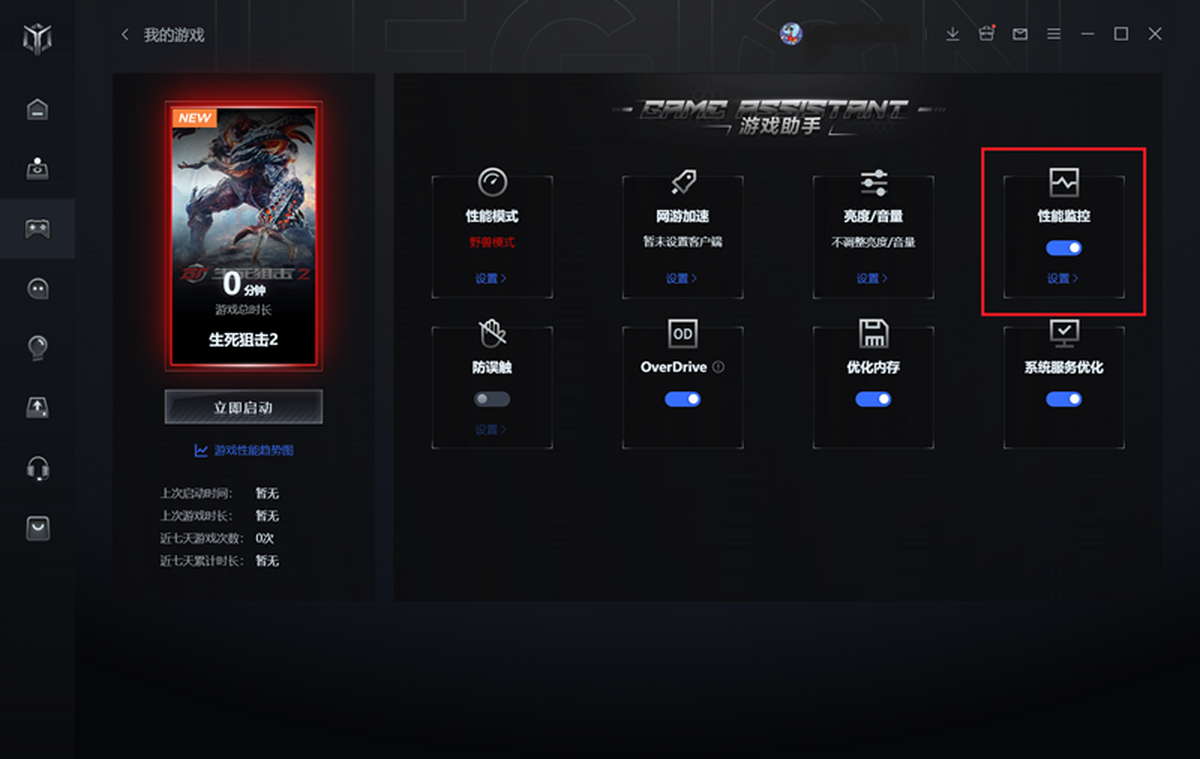Open the downloads arrow icon
The width and height of the screenshot is (1200, 759).
952,34
